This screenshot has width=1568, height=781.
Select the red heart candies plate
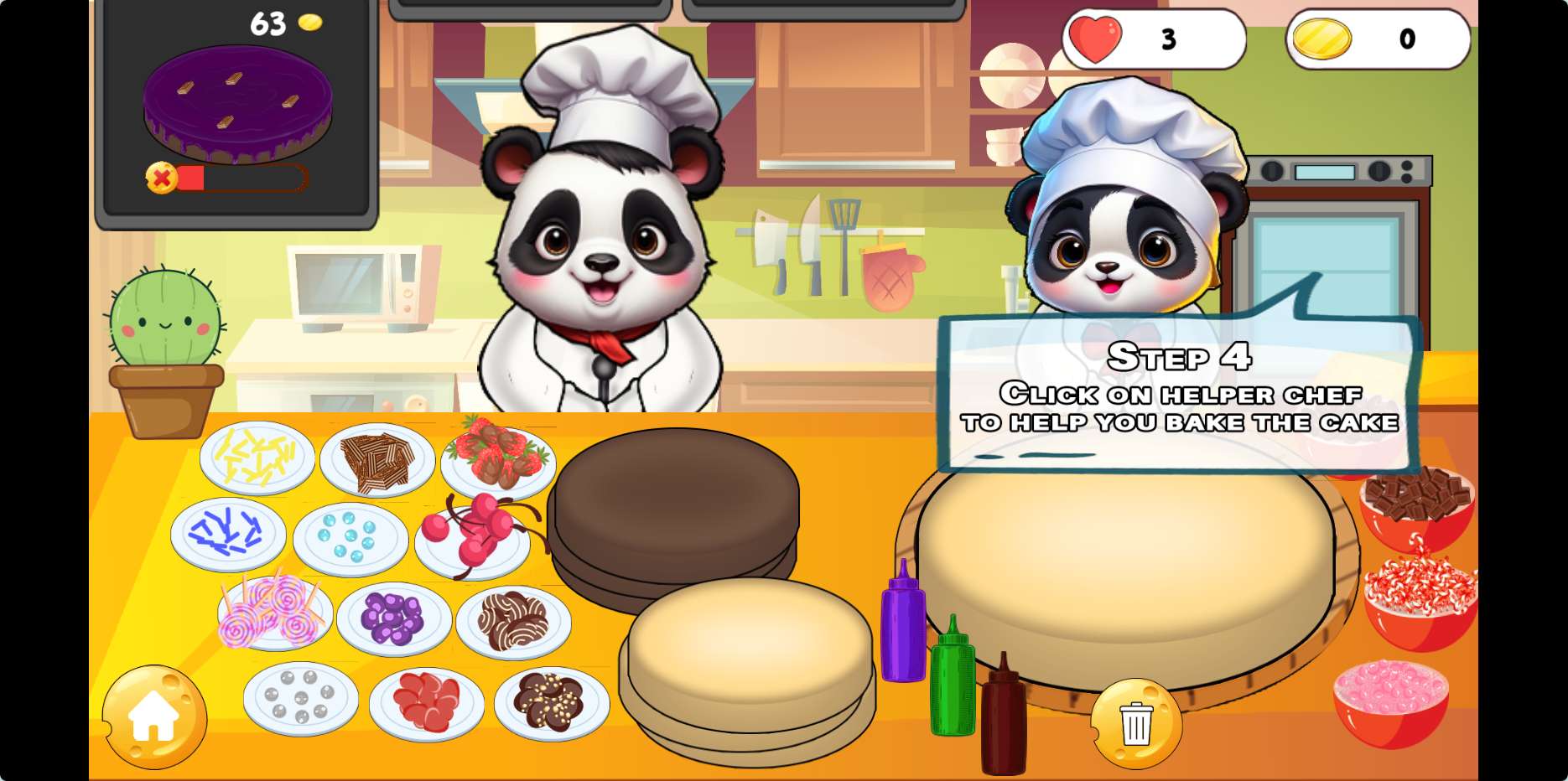click(x=426, y=702)
